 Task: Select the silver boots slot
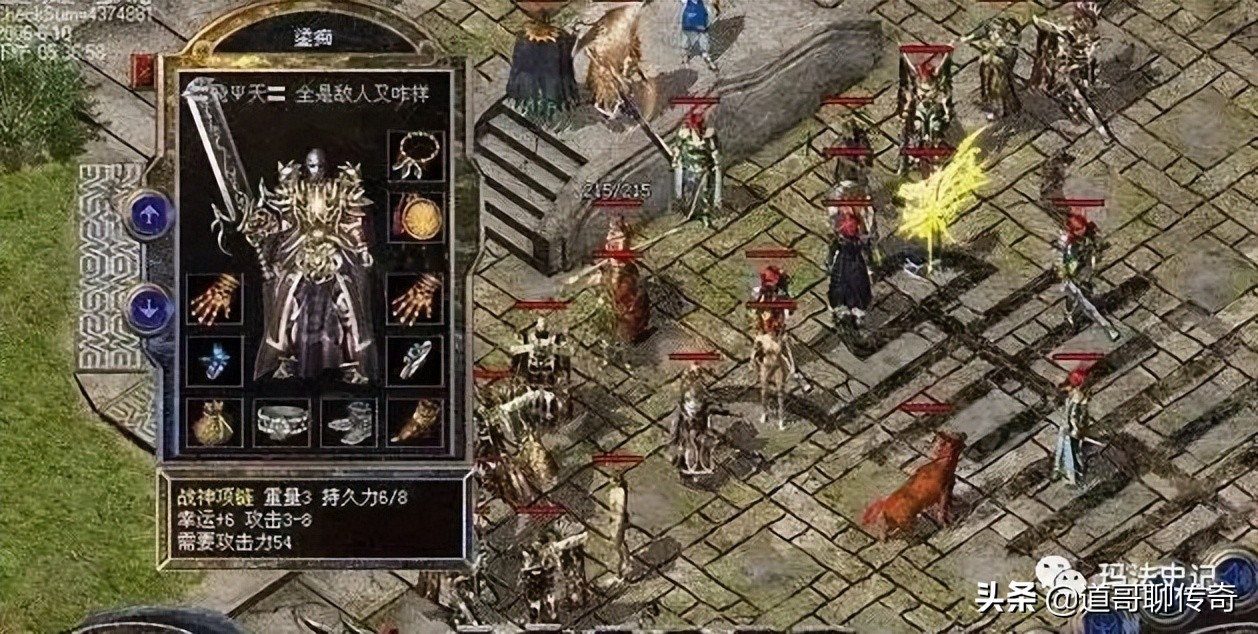point(349,422)
